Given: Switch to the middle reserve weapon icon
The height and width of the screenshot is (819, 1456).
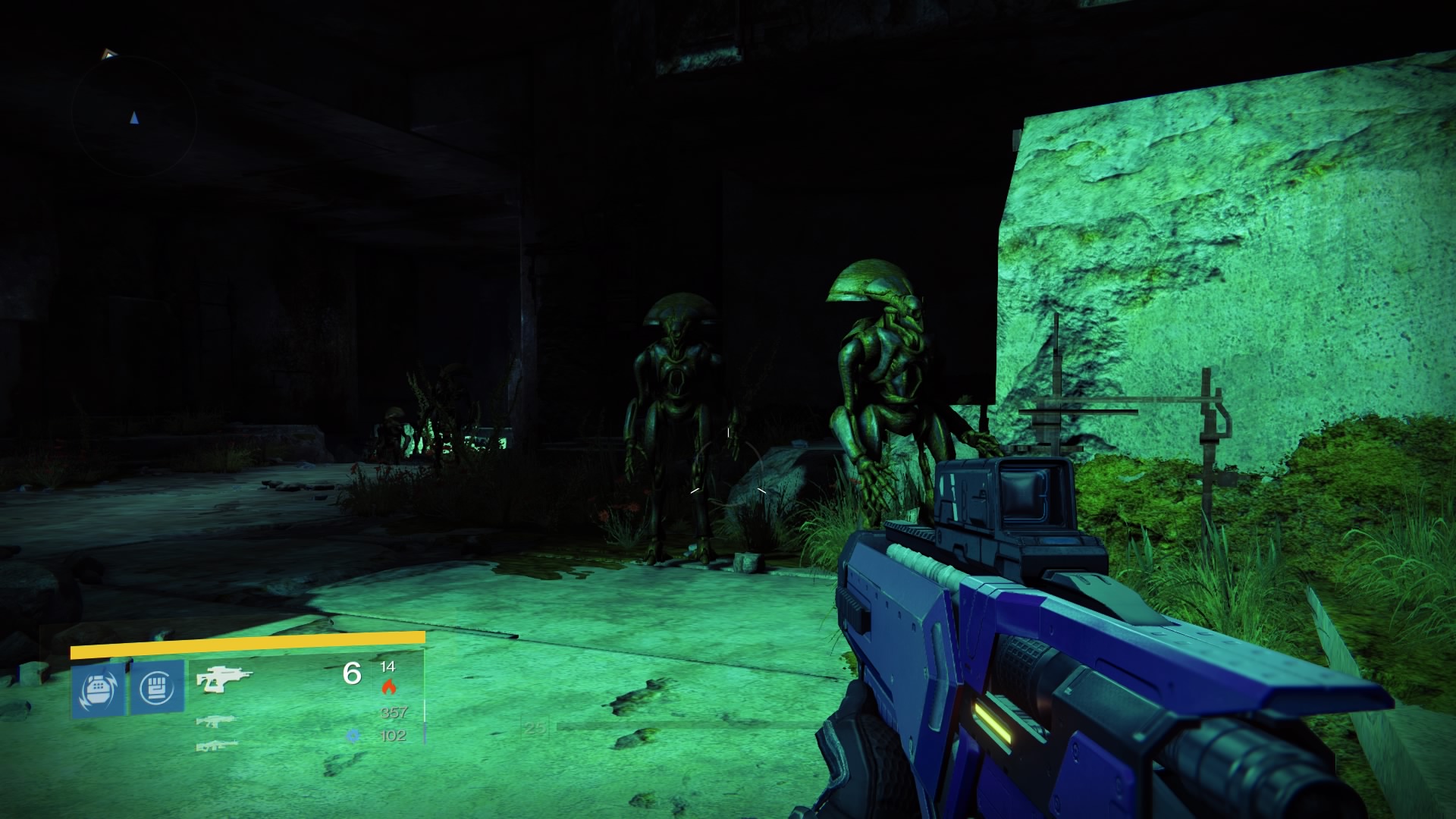Looking at the screenshot, I should (x=216, y=720).
